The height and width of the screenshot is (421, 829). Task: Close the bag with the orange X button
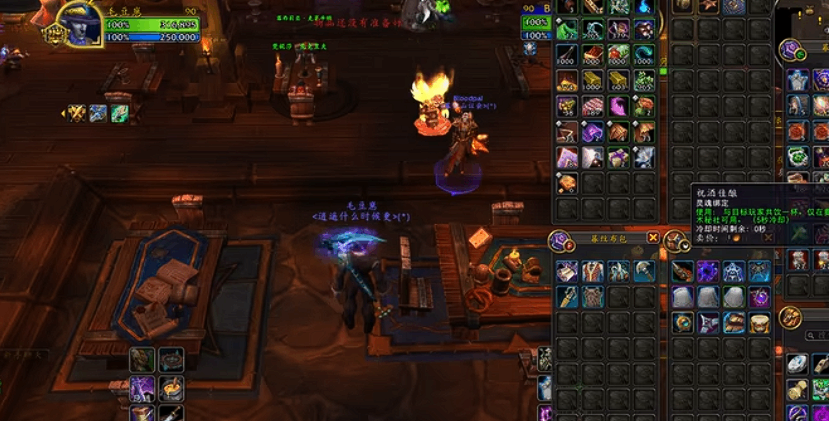653,238
